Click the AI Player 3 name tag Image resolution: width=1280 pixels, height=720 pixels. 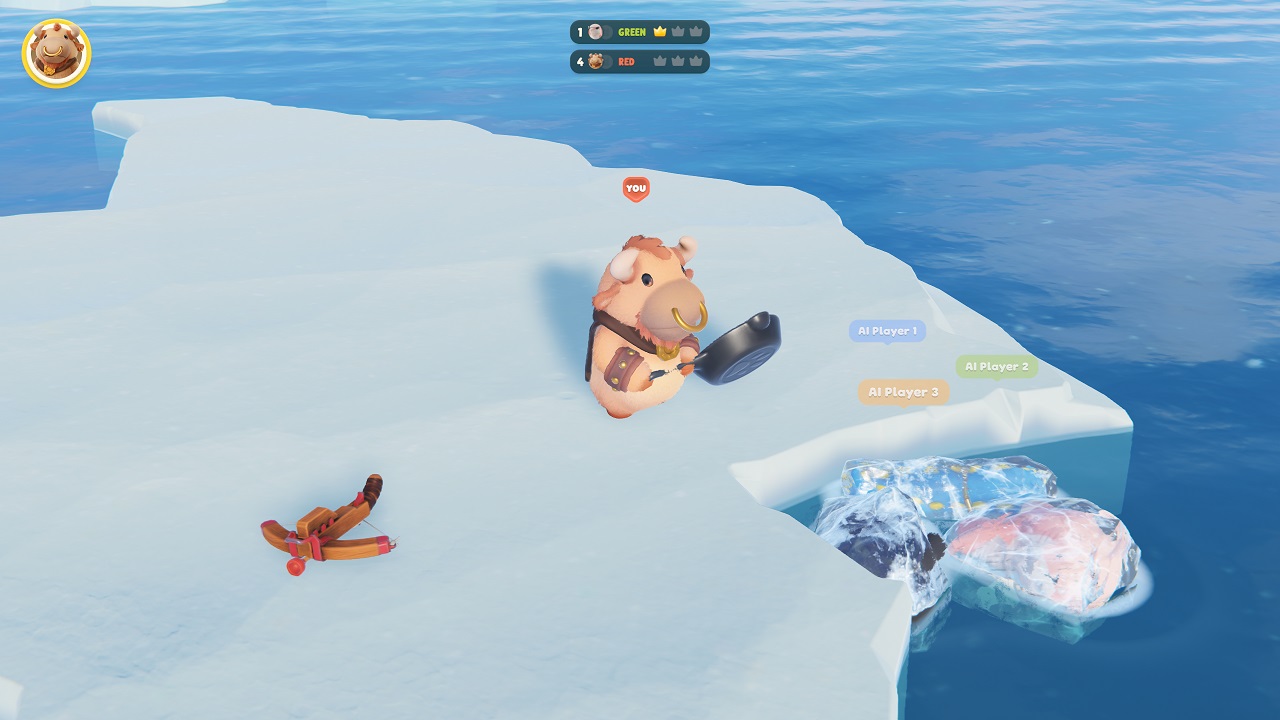pyautogui.click(x=903, y=392)
